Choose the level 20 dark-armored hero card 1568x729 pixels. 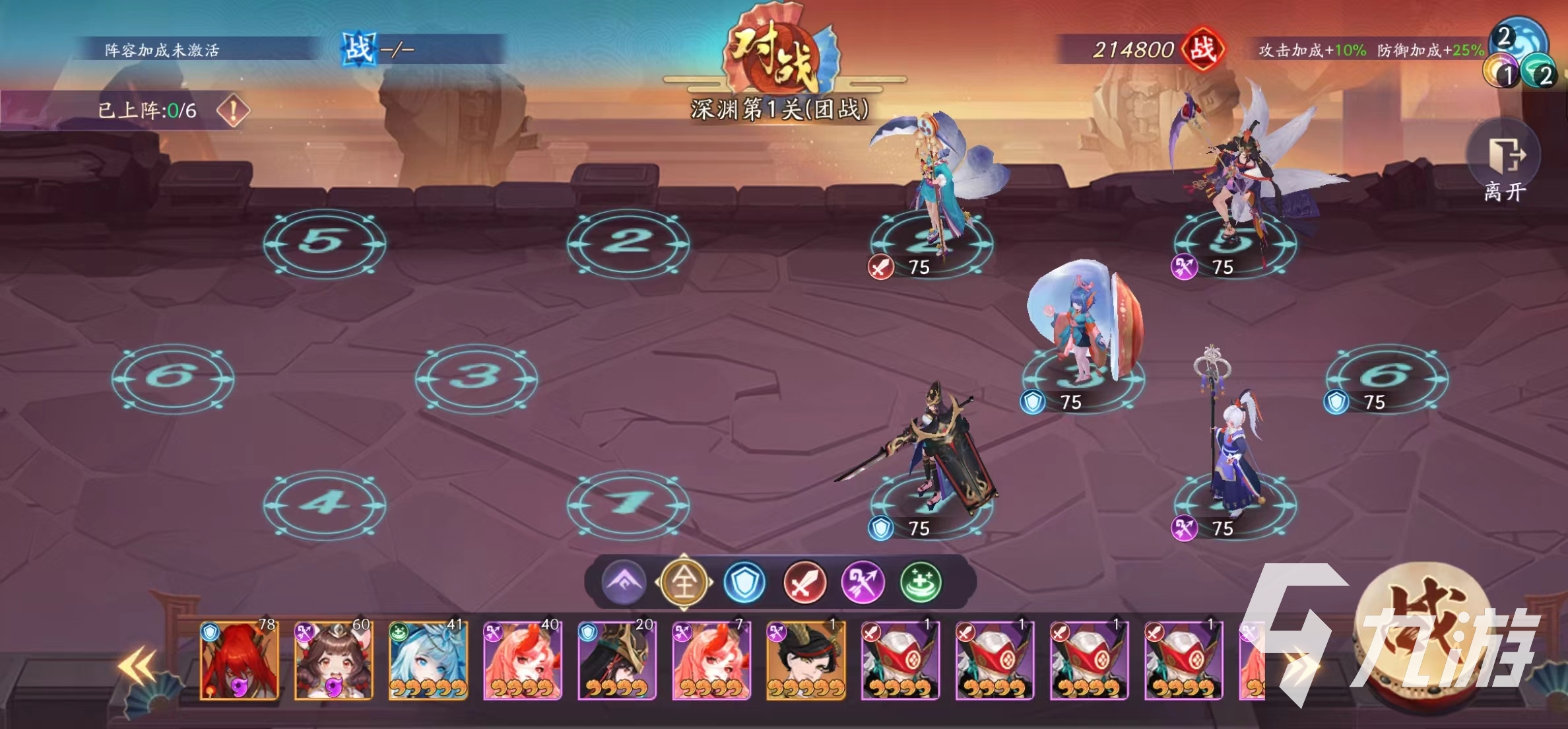click(617, 660)
